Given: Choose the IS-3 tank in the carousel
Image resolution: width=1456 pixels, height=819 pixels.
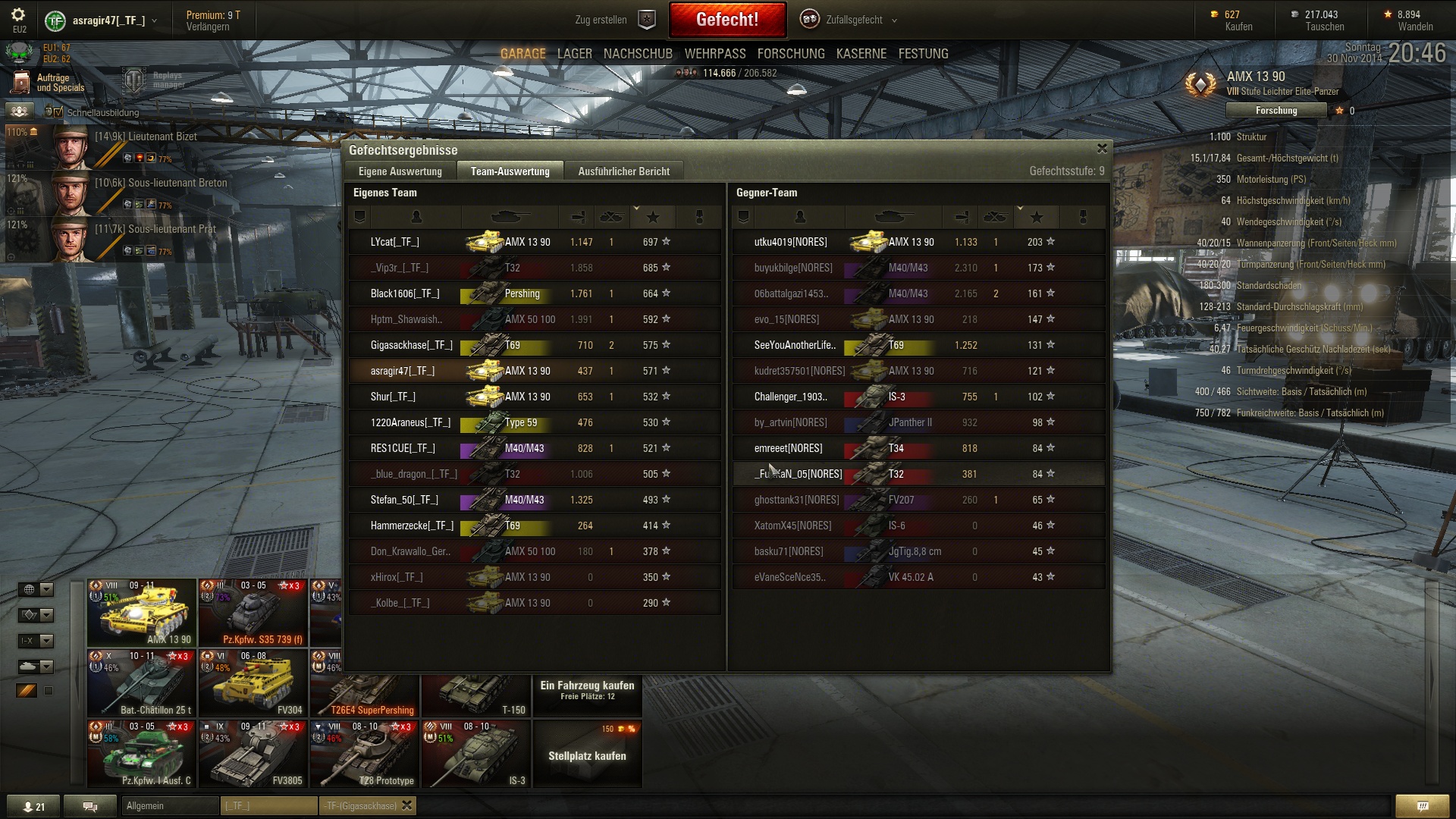Looking at the screenshot, I should 476,754.
